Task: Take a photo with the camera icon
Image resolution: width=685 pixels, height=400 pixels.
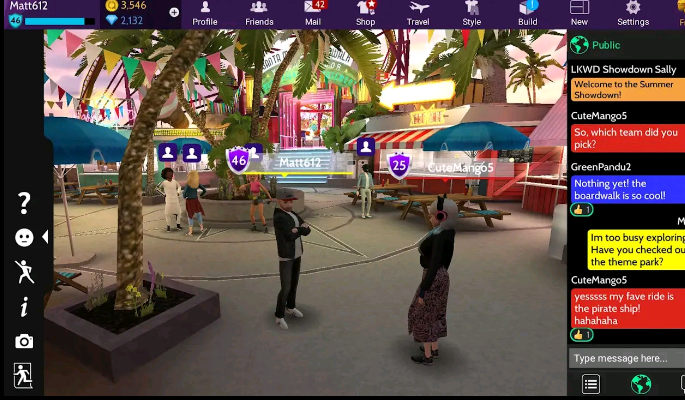Action: [24, 341]
